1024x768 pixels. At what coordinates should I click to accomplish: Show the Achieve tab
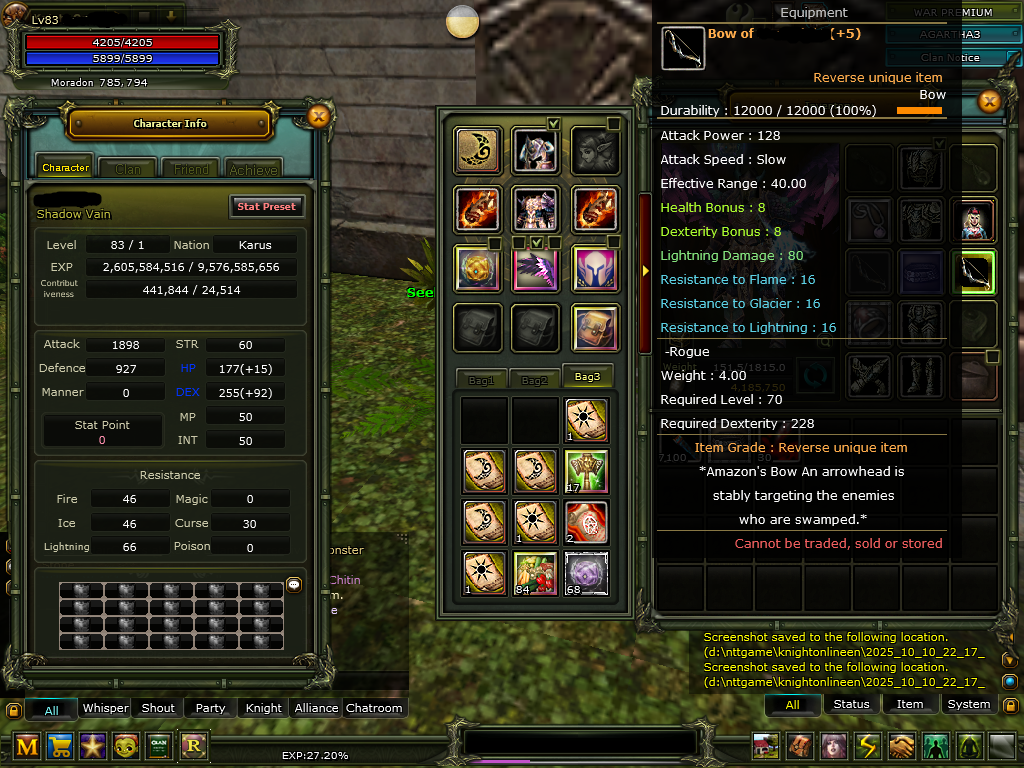(x=254, y=169)
